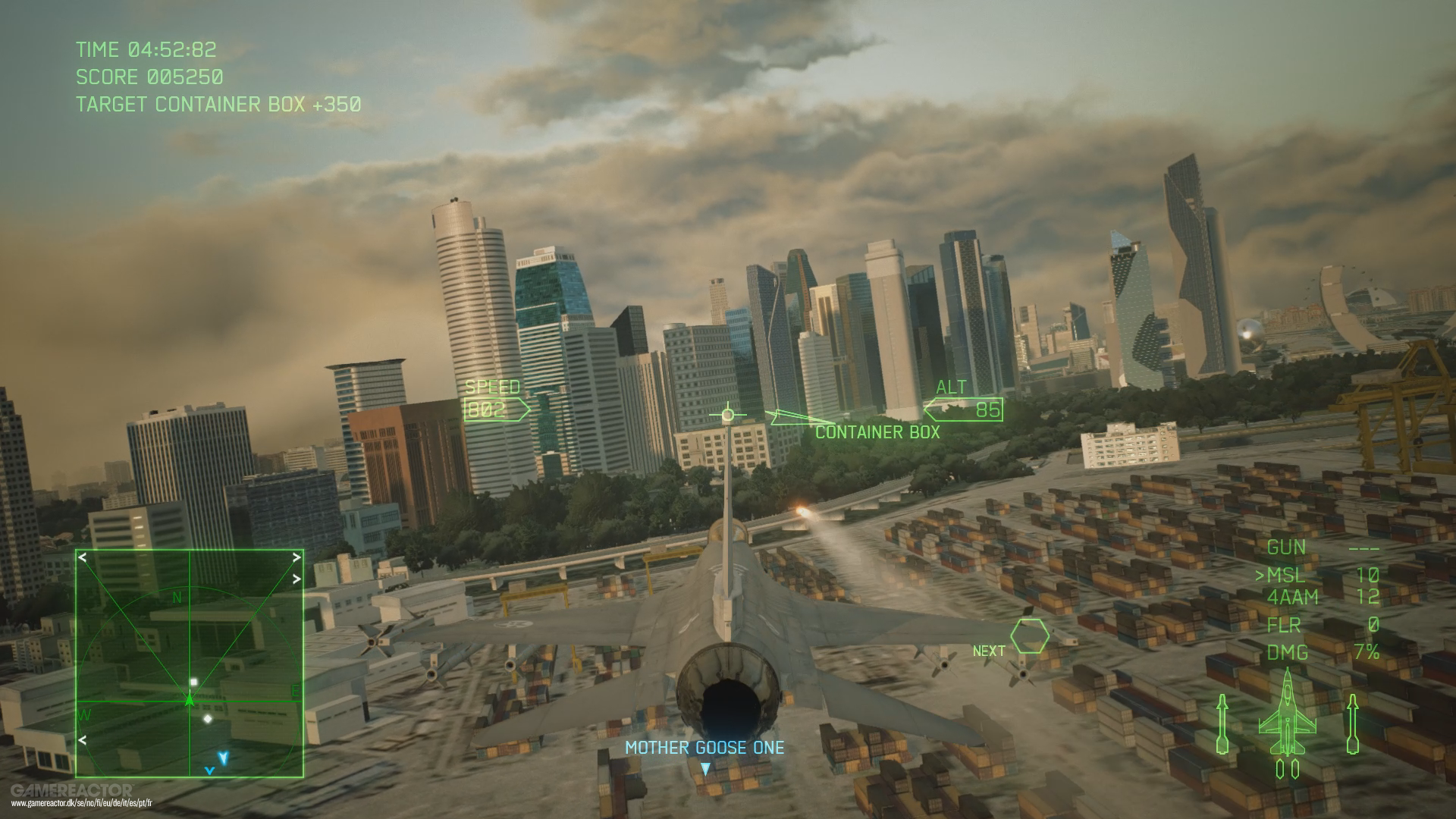
Task: Click the blue ally chevron on the radar
Action: [x=224, y=757]
